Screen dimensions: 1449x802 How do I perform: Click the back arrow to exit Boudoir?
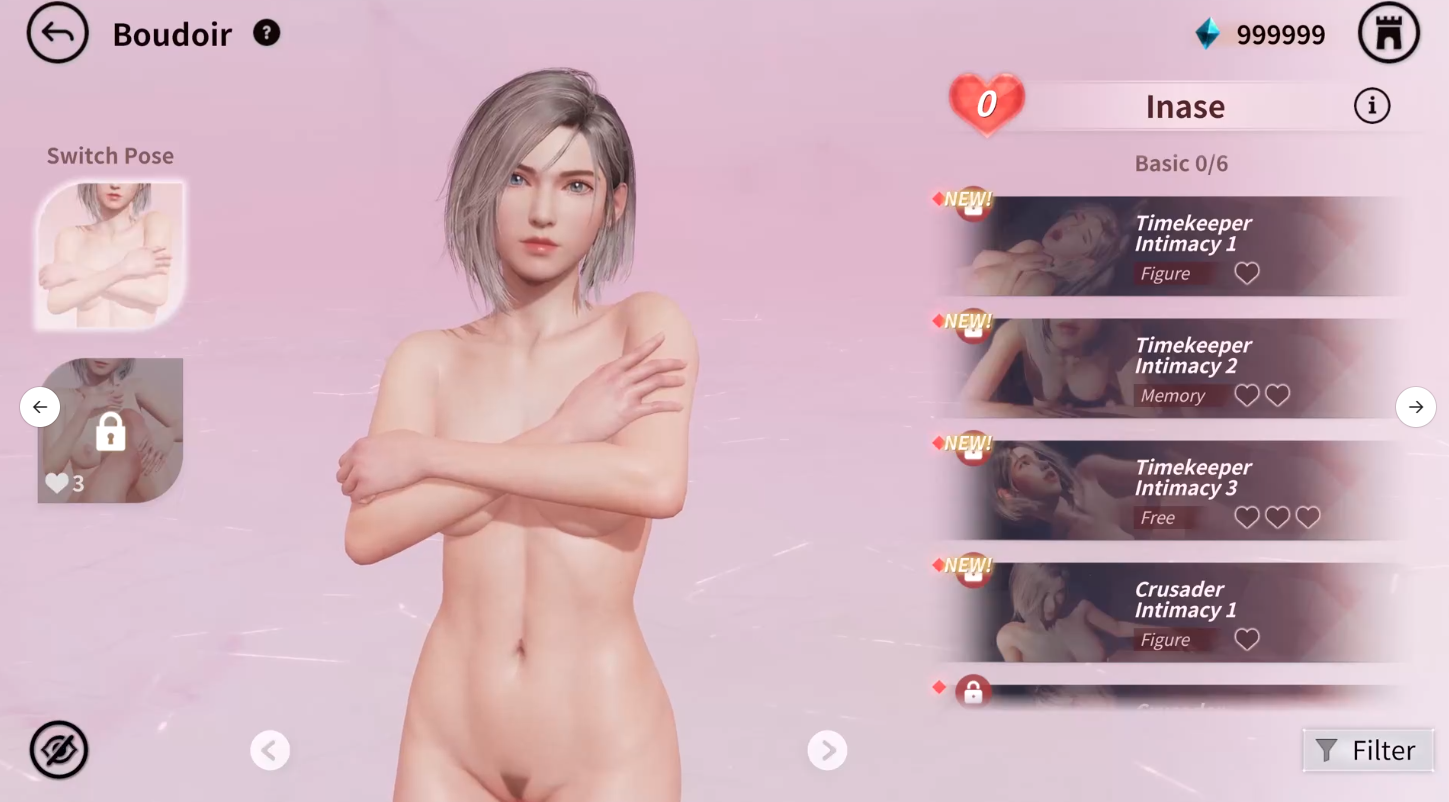[x=57, y=33]
